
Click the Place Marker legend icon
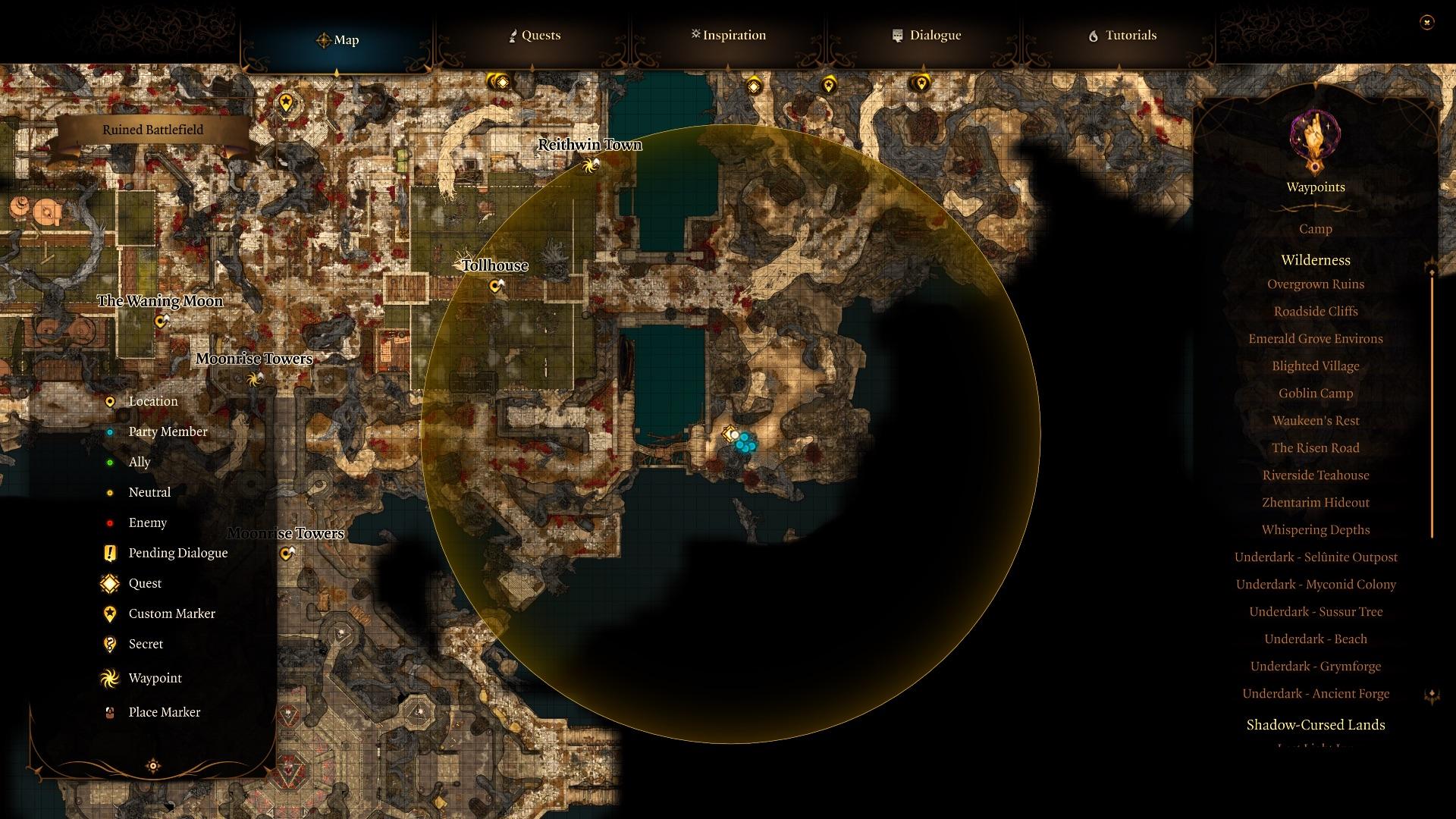click(x=109, y=712)
